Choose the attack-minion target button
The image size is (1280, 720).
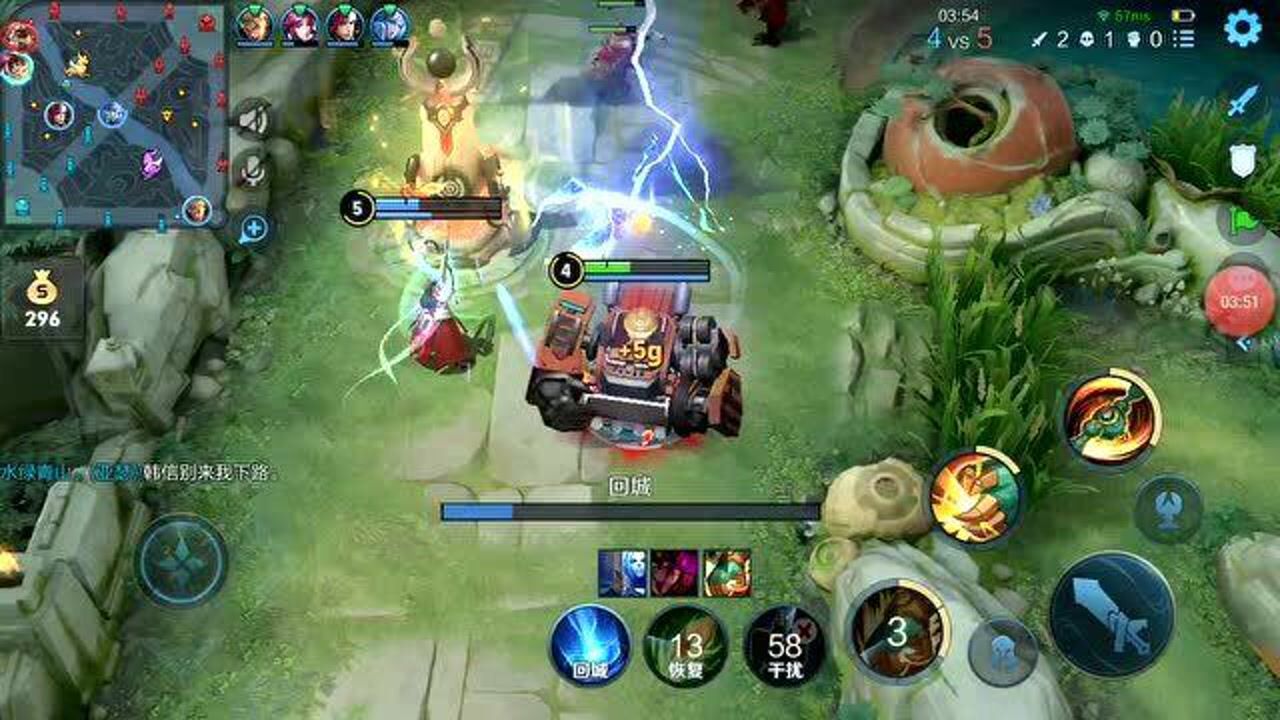click(x=1002, y=652)
